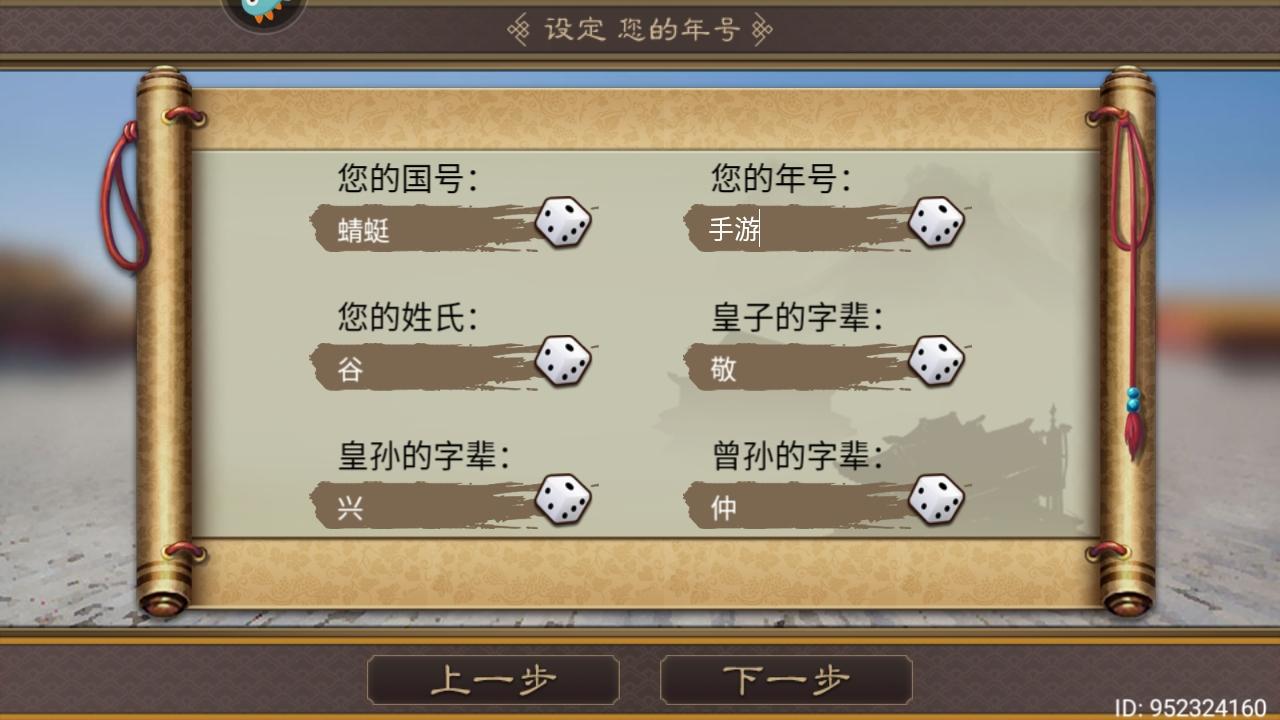Roll the dice for the grandson generation name

[565, 499]
